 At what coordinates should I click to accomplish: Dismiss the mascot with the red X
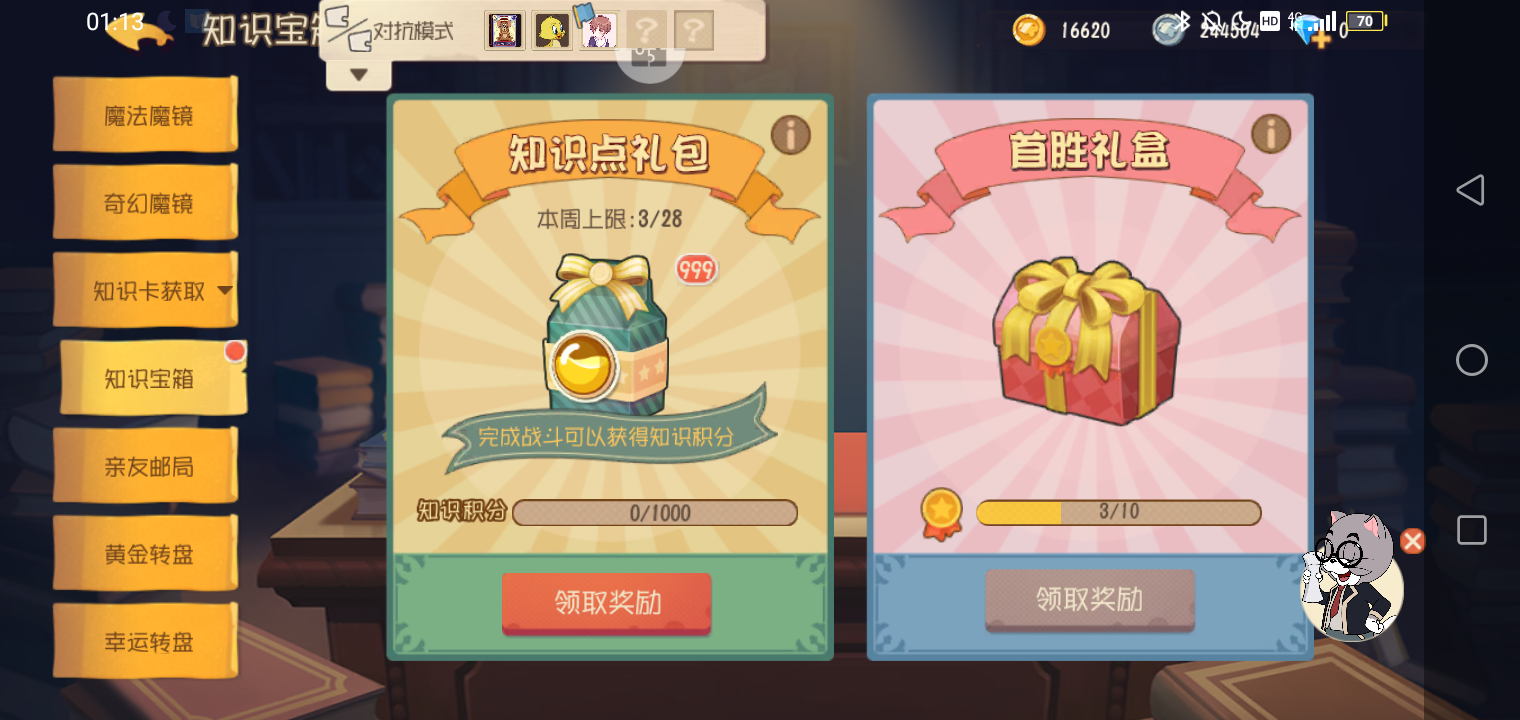(x=1412, y=541)
